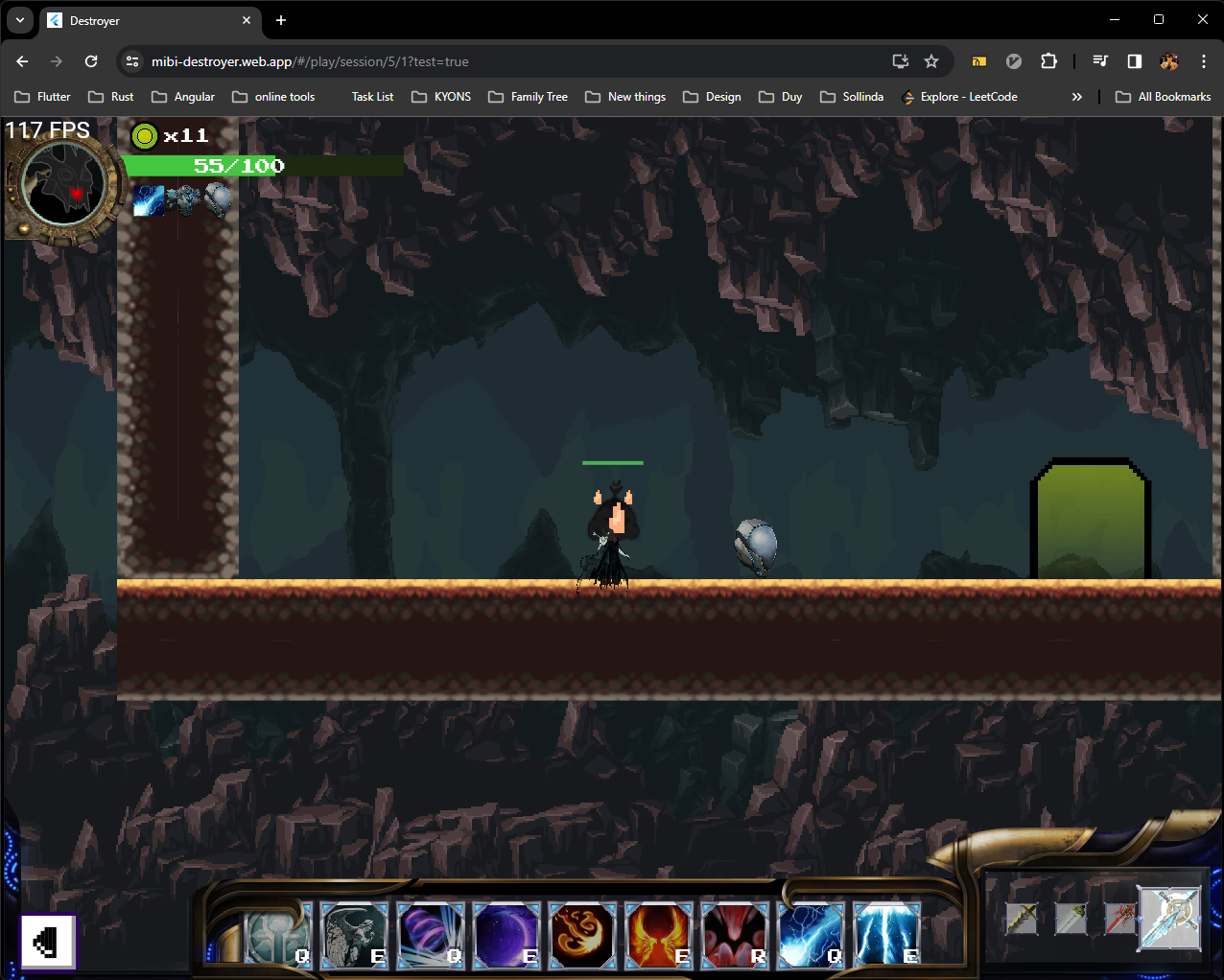Image resolution: width=1224 pixels, height=980 pixels.
Task: Activate the grey shield emblem skill
Action: pyautogui.click(x=278, y=934)
